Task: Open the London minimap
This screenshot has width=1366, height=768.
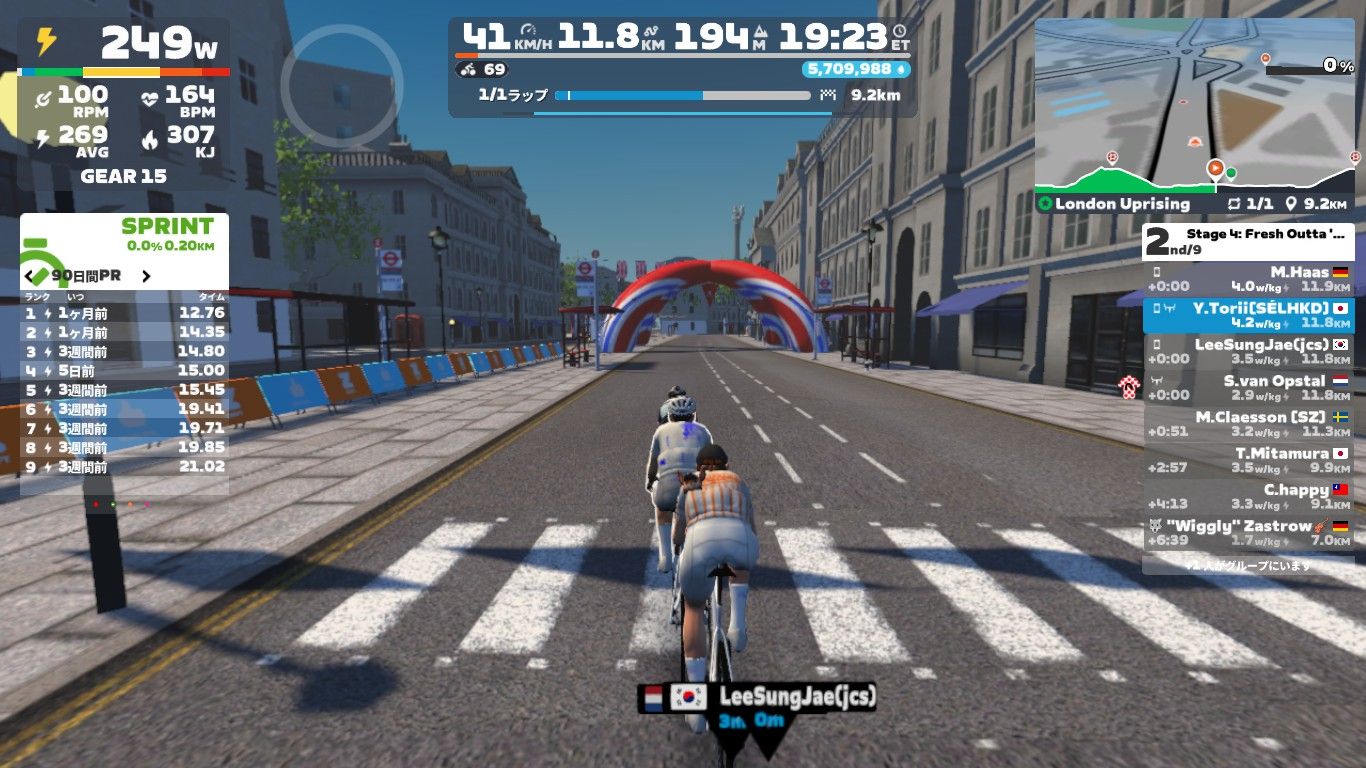Action: tap(1194, 105)
